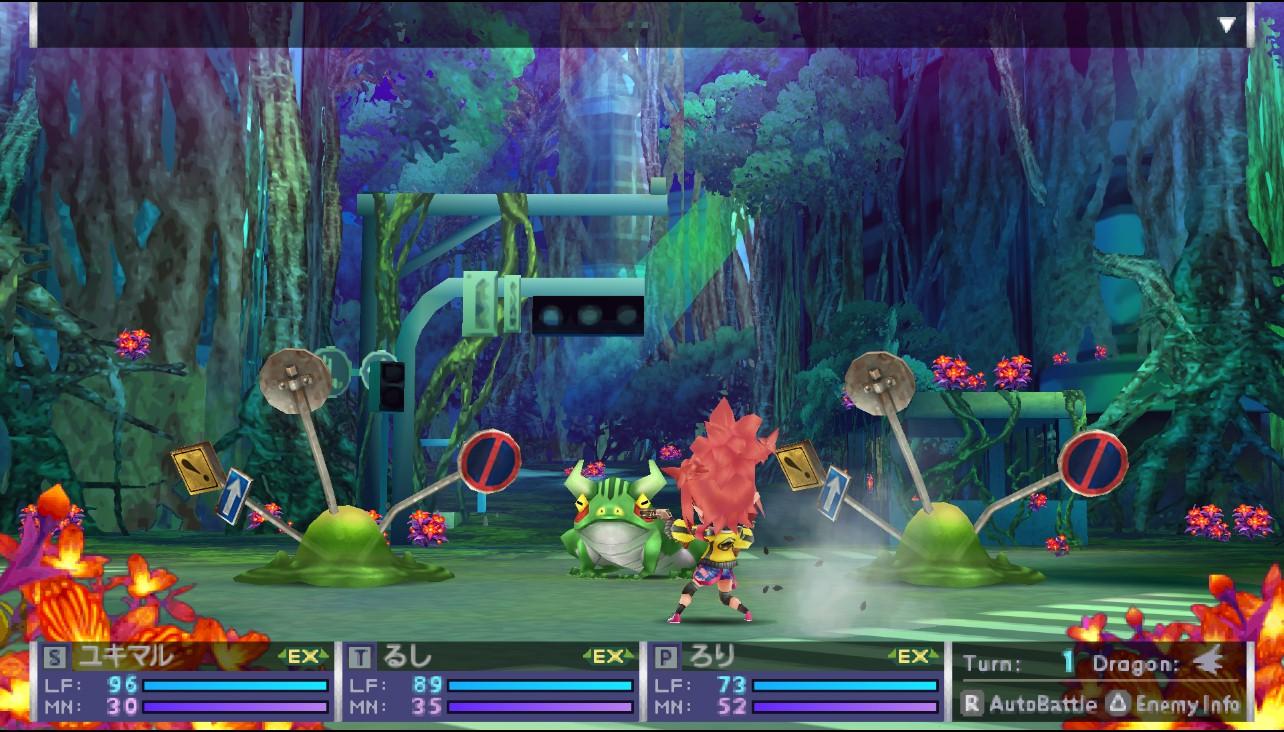Pick ろり's party status panel
Screen dimensions: 1284x732
(796, 682)
